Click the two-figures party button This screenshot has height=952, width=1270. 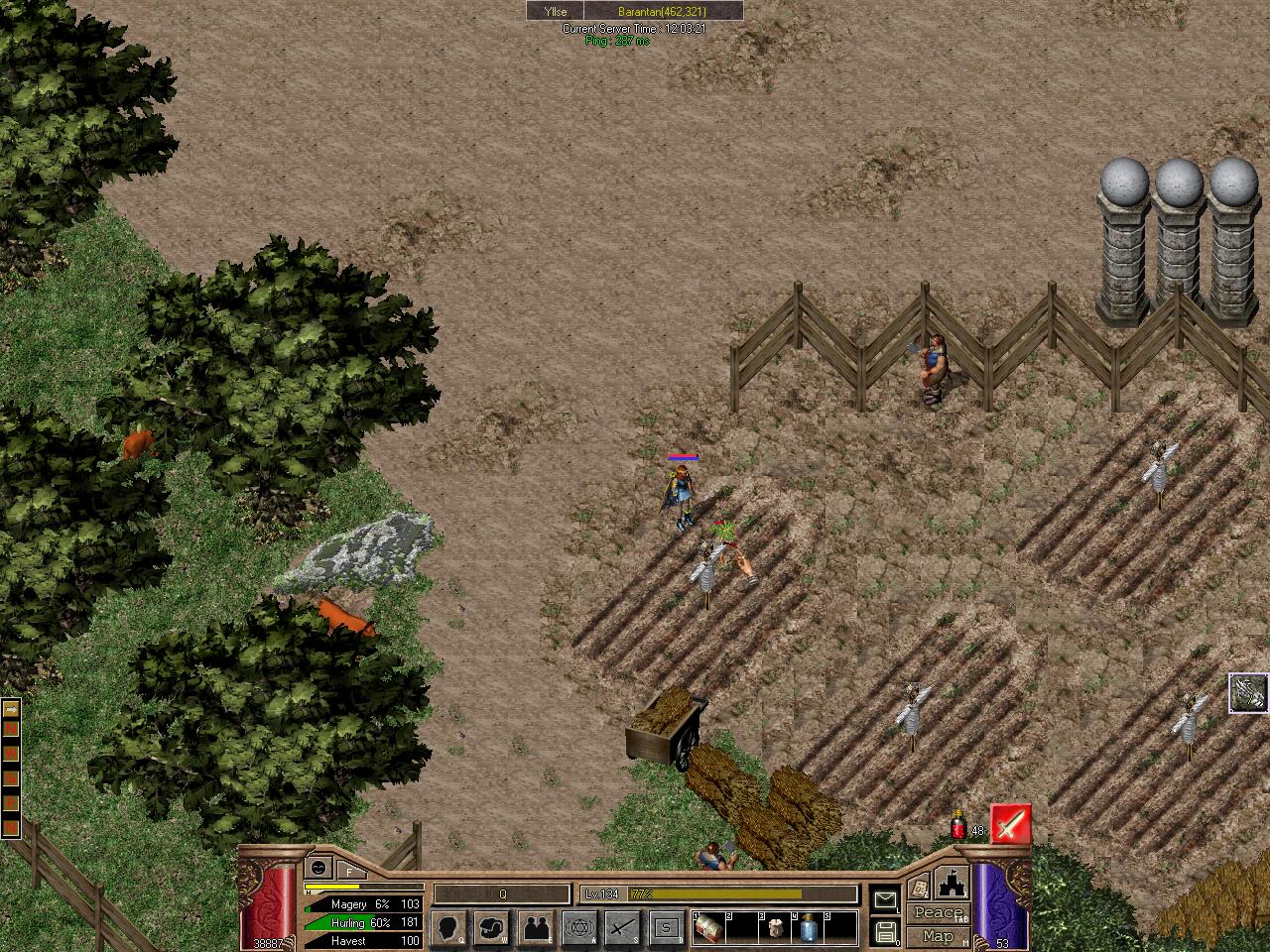[x=537, y=928]
